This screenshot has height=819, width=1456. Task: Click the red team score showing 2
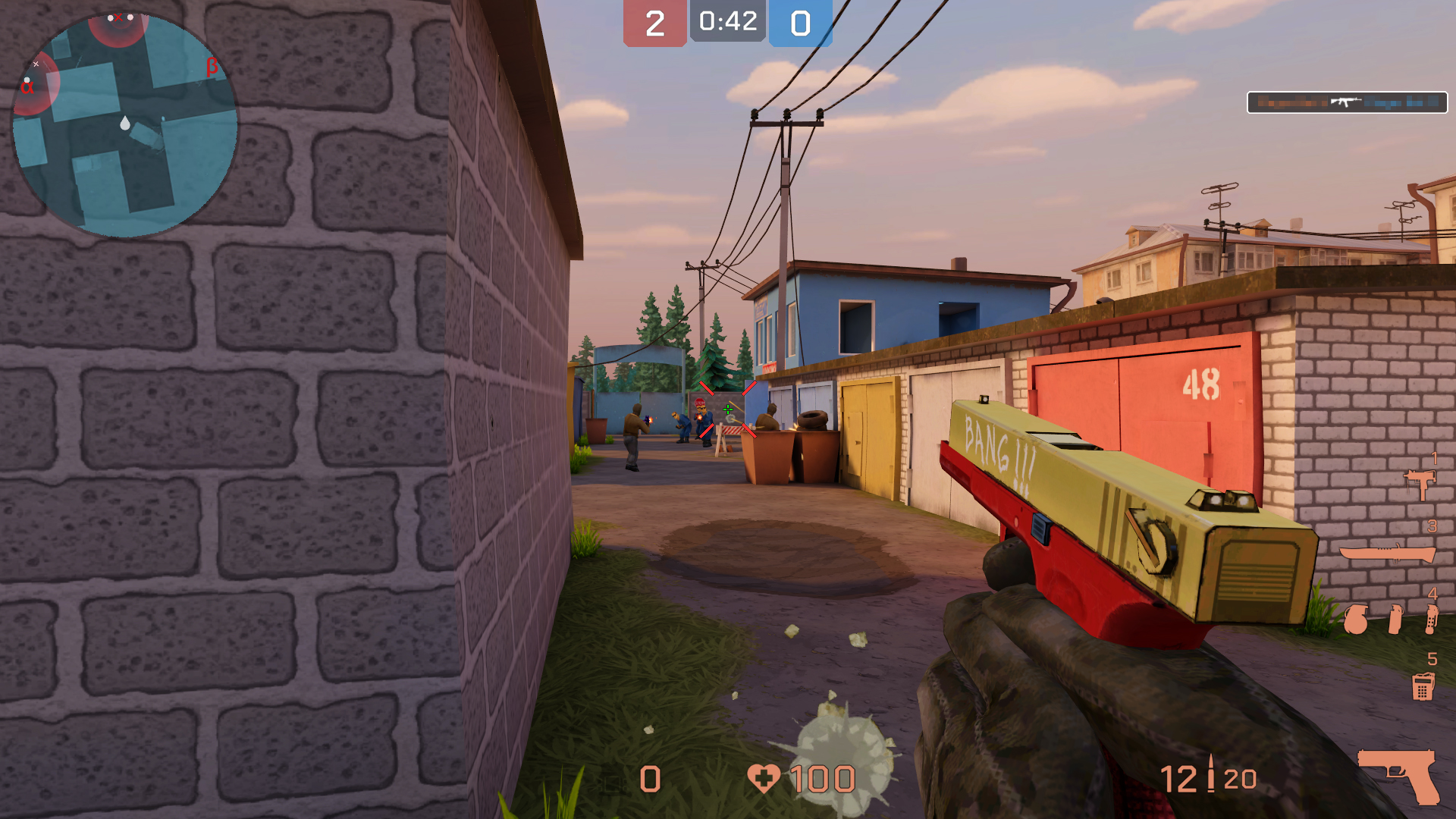pos(655,21)
